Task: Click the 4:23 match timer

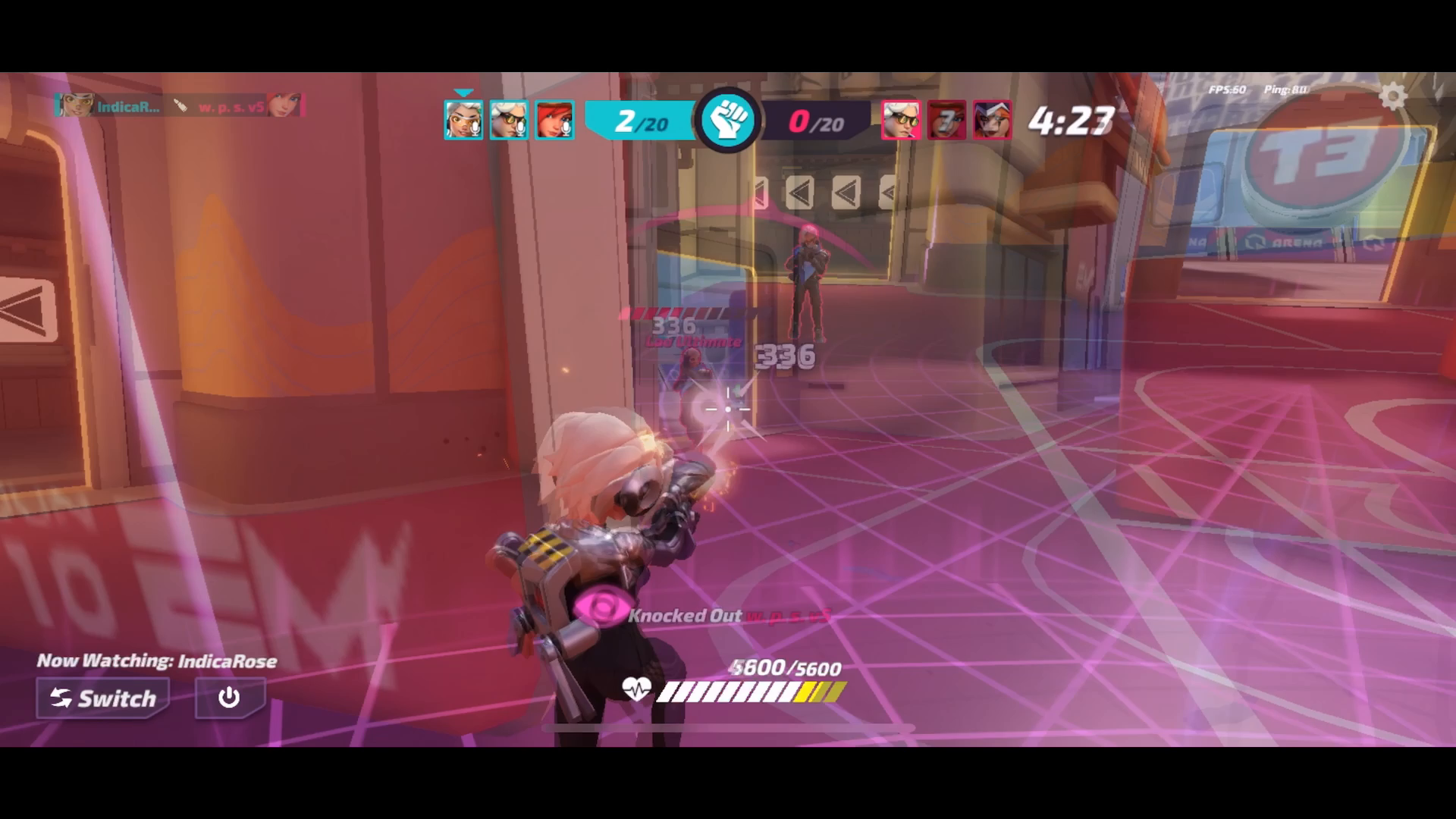Action: click(x=1071, y=118)
